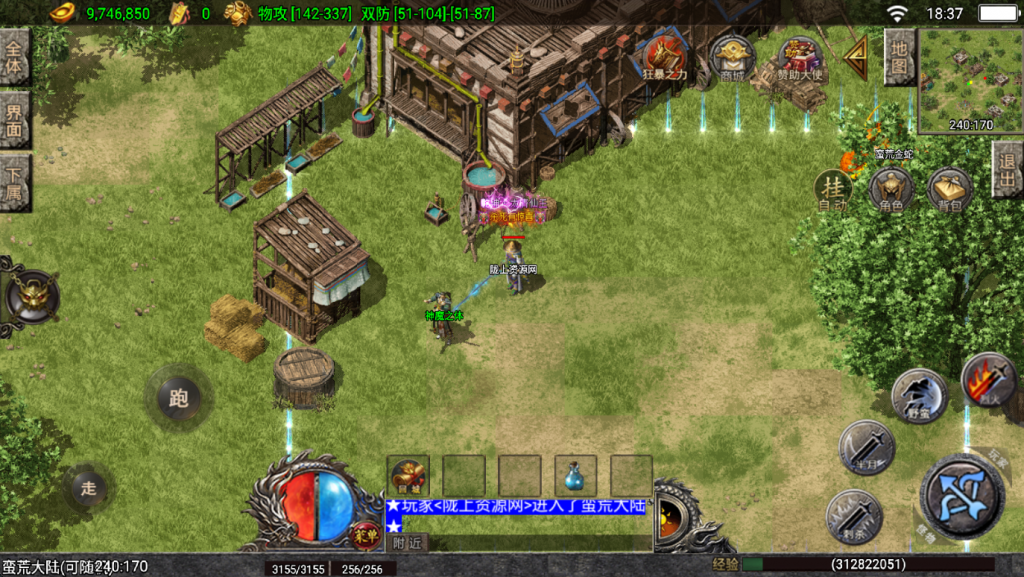Trigger the 刺杀 thrust skill
The width and height of the screenshot is (1024, 577).
(854, 516)
